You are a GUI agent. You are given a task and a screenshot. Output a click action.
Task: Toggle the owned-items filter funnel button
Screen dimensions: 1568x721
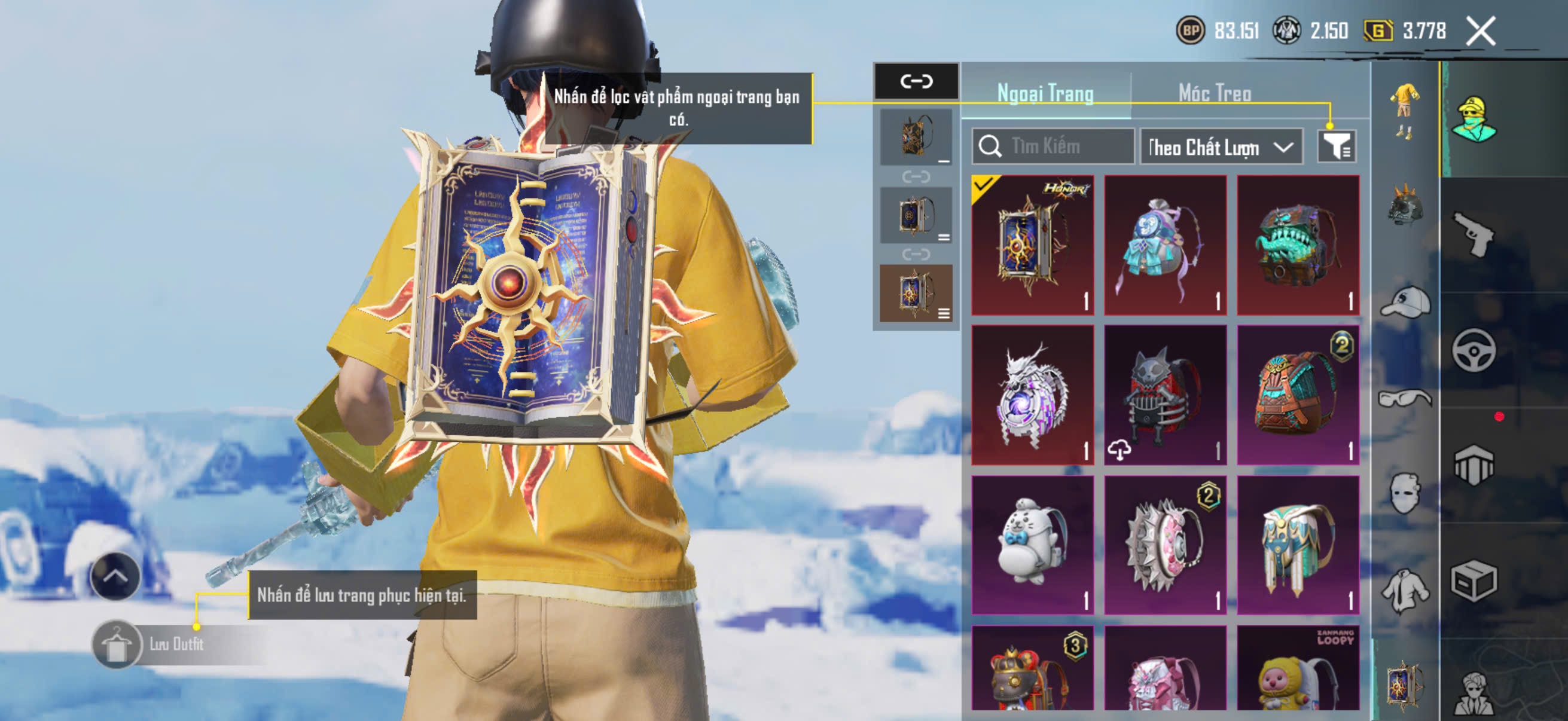click(1336, 146)
